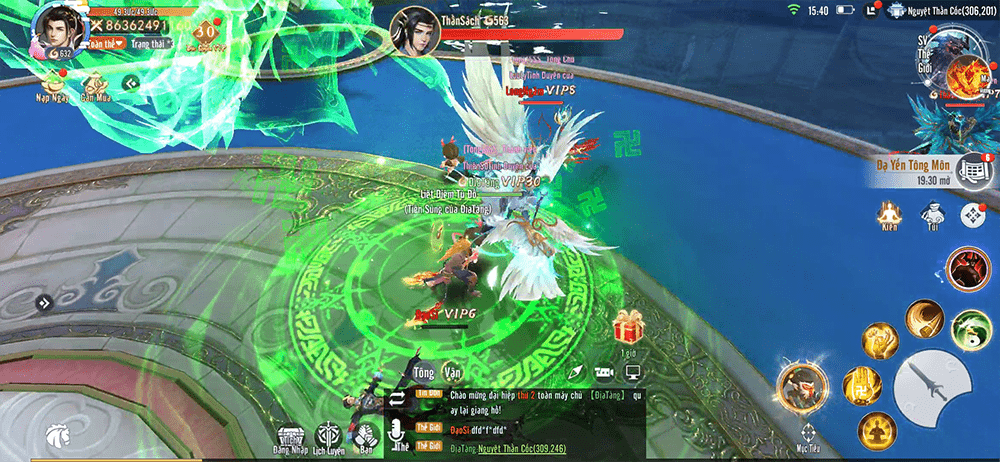This screenshot has height=462, width=1000.
Task: Open the Bạn friends menu
Action: [365, 437]
